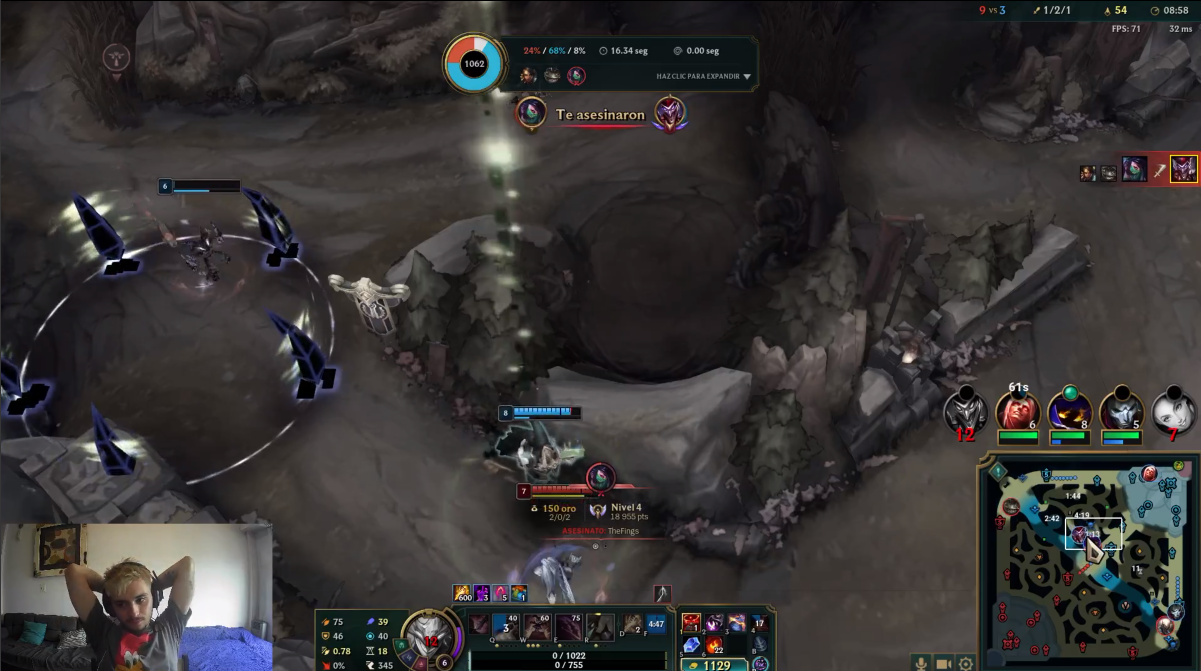Click the D summoner spell icon
The image size is (1201, 671).
point(632,625)
